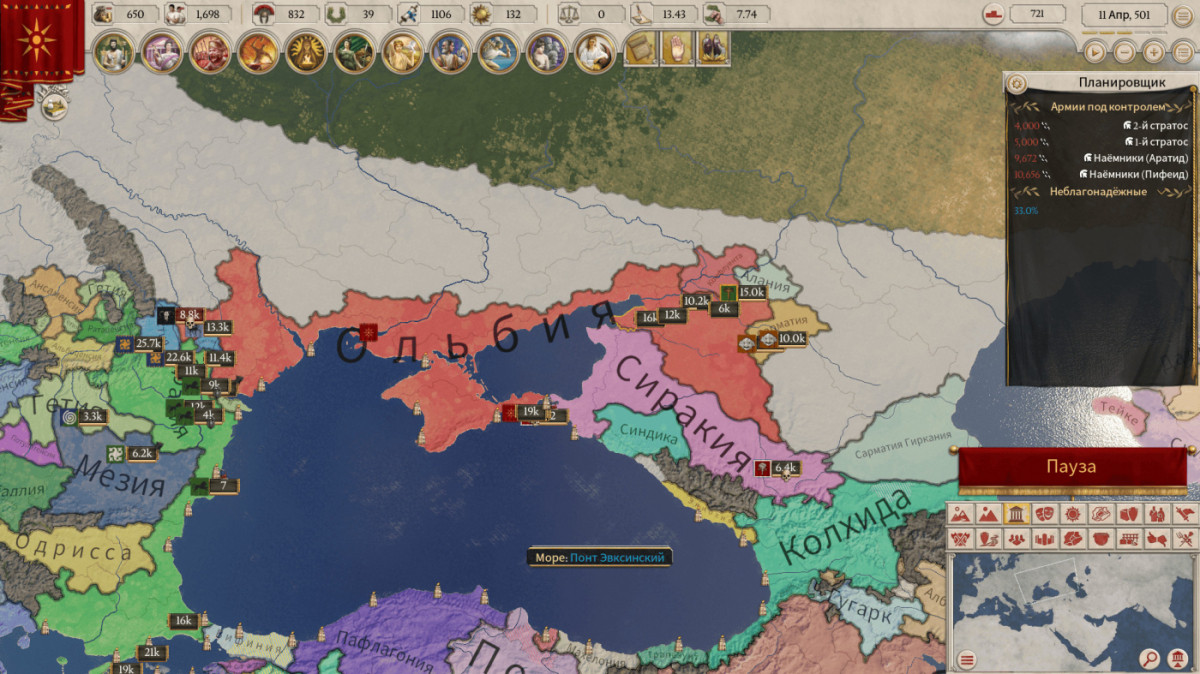
Task: Switch to the political map mode (temple icon)
Action: [x=1016, y=514]
